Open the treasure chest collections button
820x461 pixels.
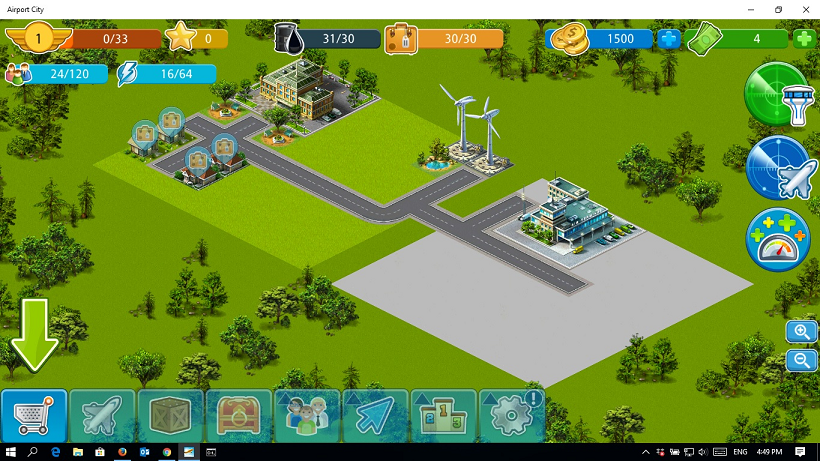pyautogui.click(x=238, y=414)
